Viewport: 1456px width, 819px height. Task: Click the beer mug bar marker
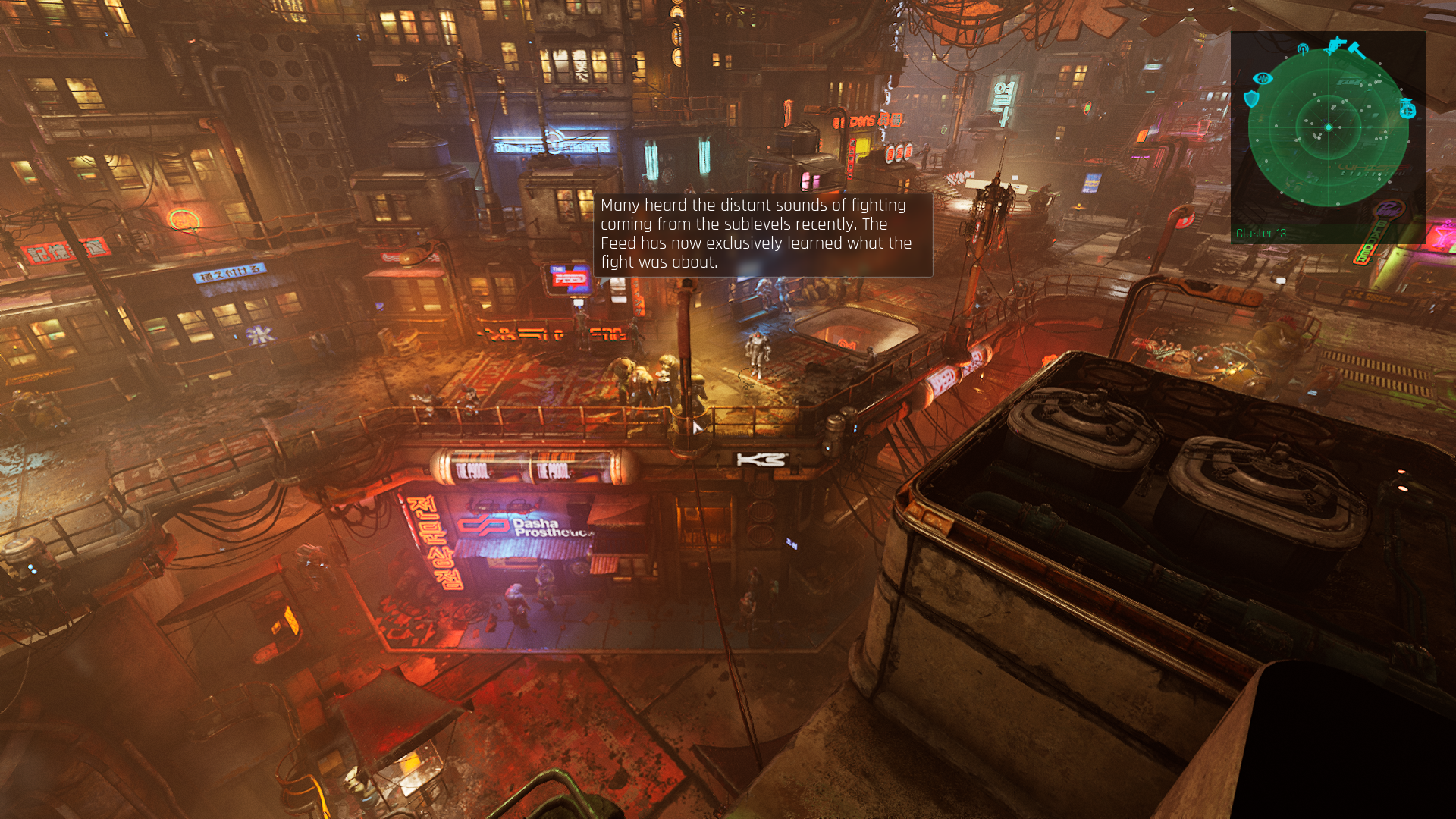point(1407,109)
